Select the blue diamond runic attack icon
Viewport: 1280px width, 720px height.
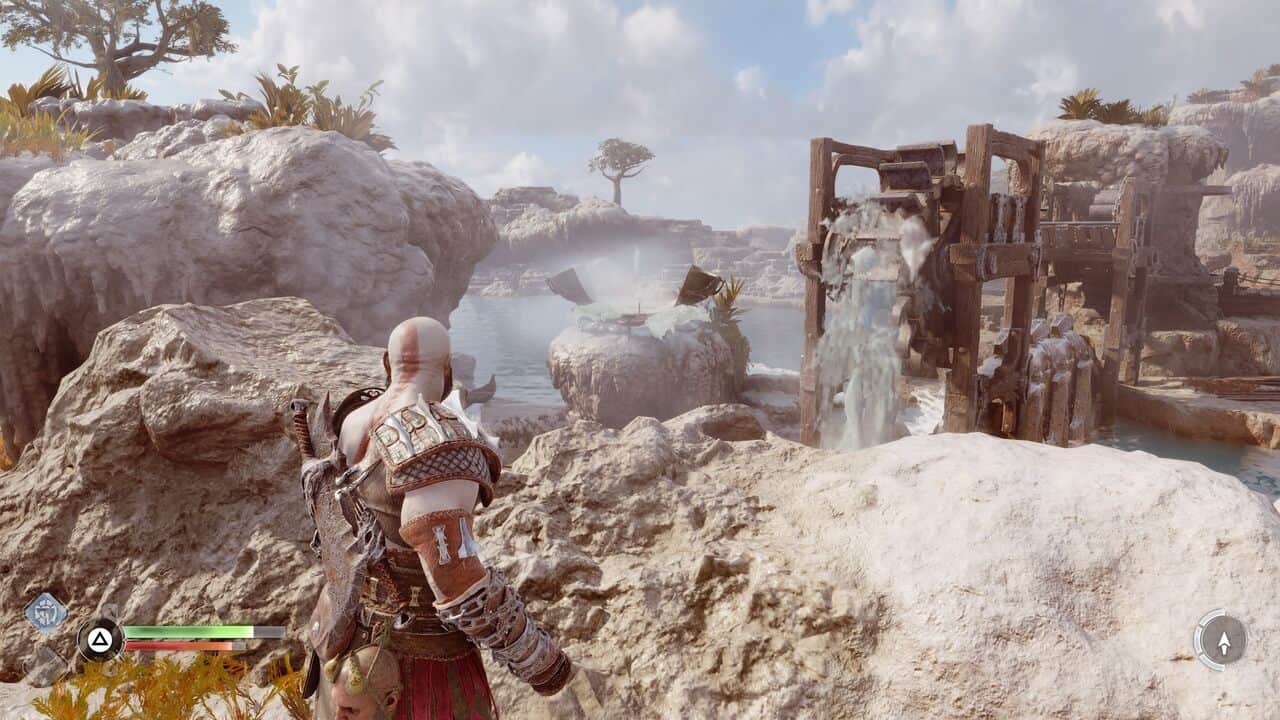[46, 612]
